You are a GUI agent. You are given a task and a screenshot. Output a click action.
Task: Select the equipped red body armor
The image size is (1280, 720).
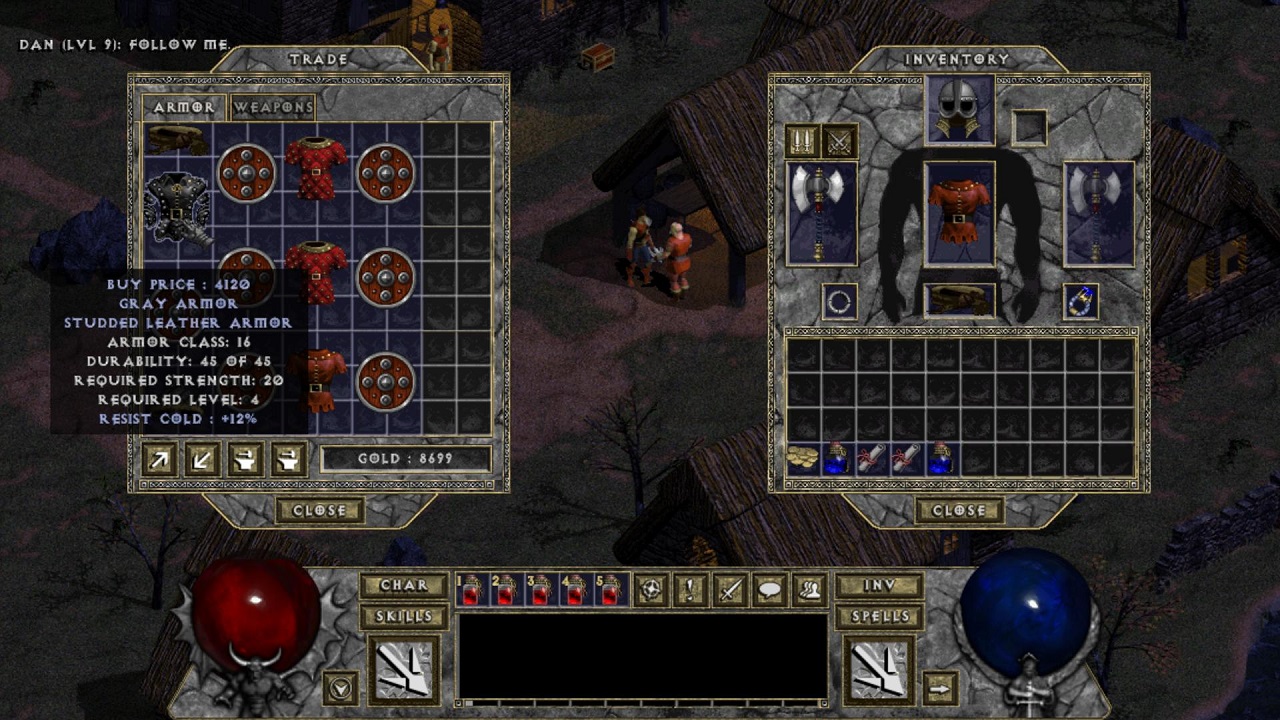[959, 212]
